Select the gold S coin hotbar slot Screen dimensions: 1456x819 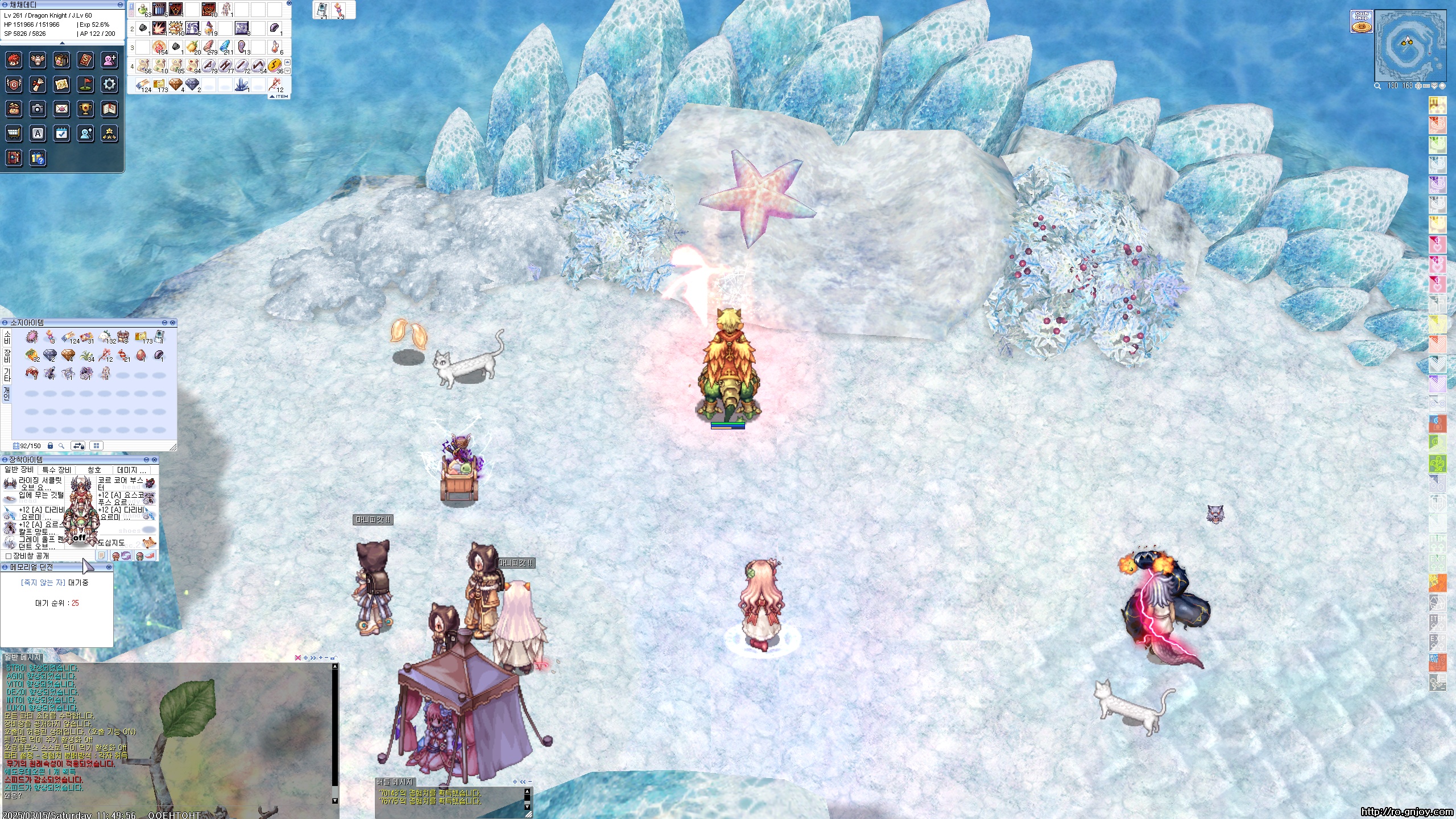tap(275, 65)
